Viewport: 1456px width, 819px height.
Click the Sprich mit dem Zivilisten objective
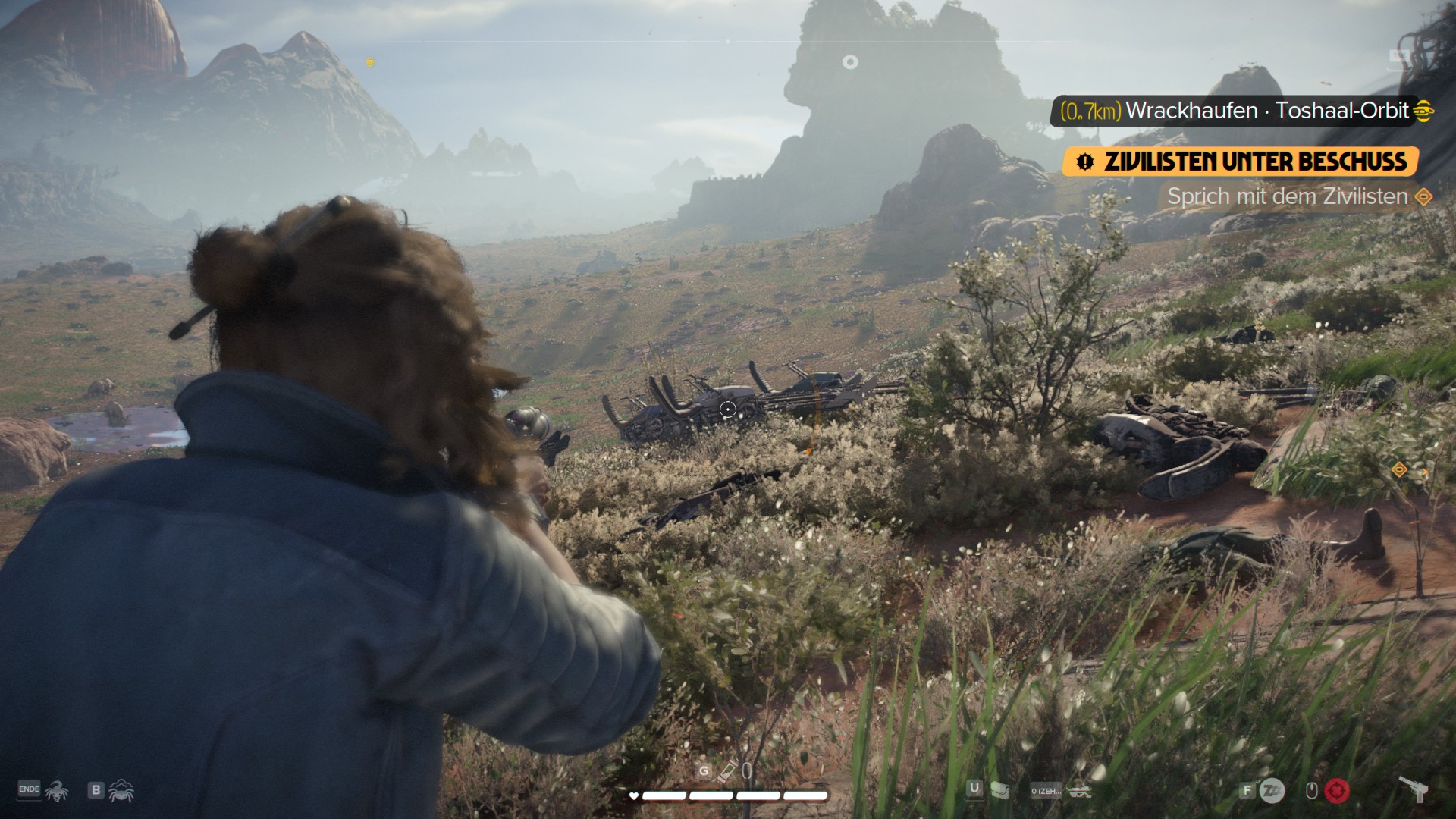click(1287, 196)
